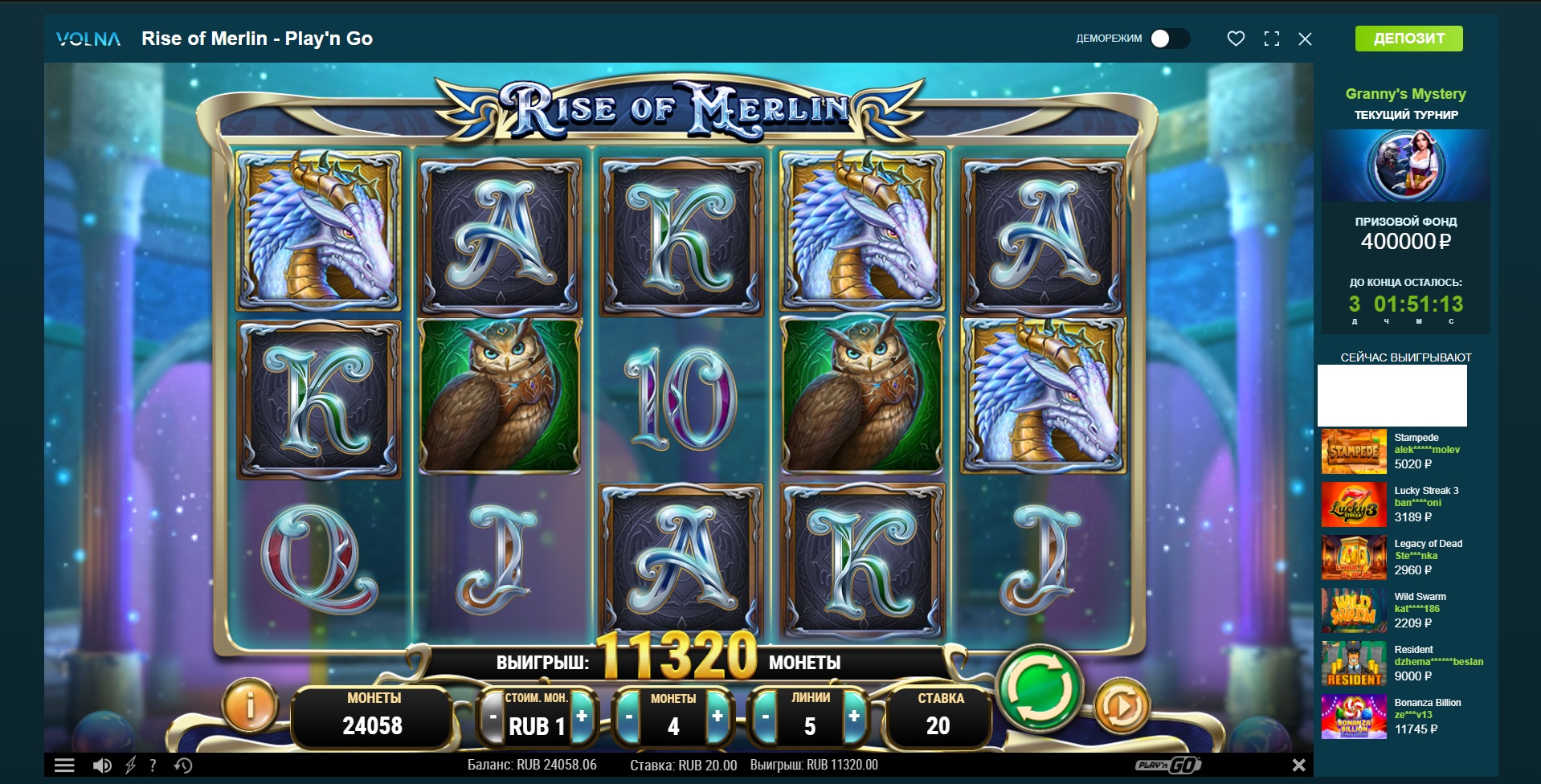Start autoplay with the orange play button

(x=1122, y=706)
